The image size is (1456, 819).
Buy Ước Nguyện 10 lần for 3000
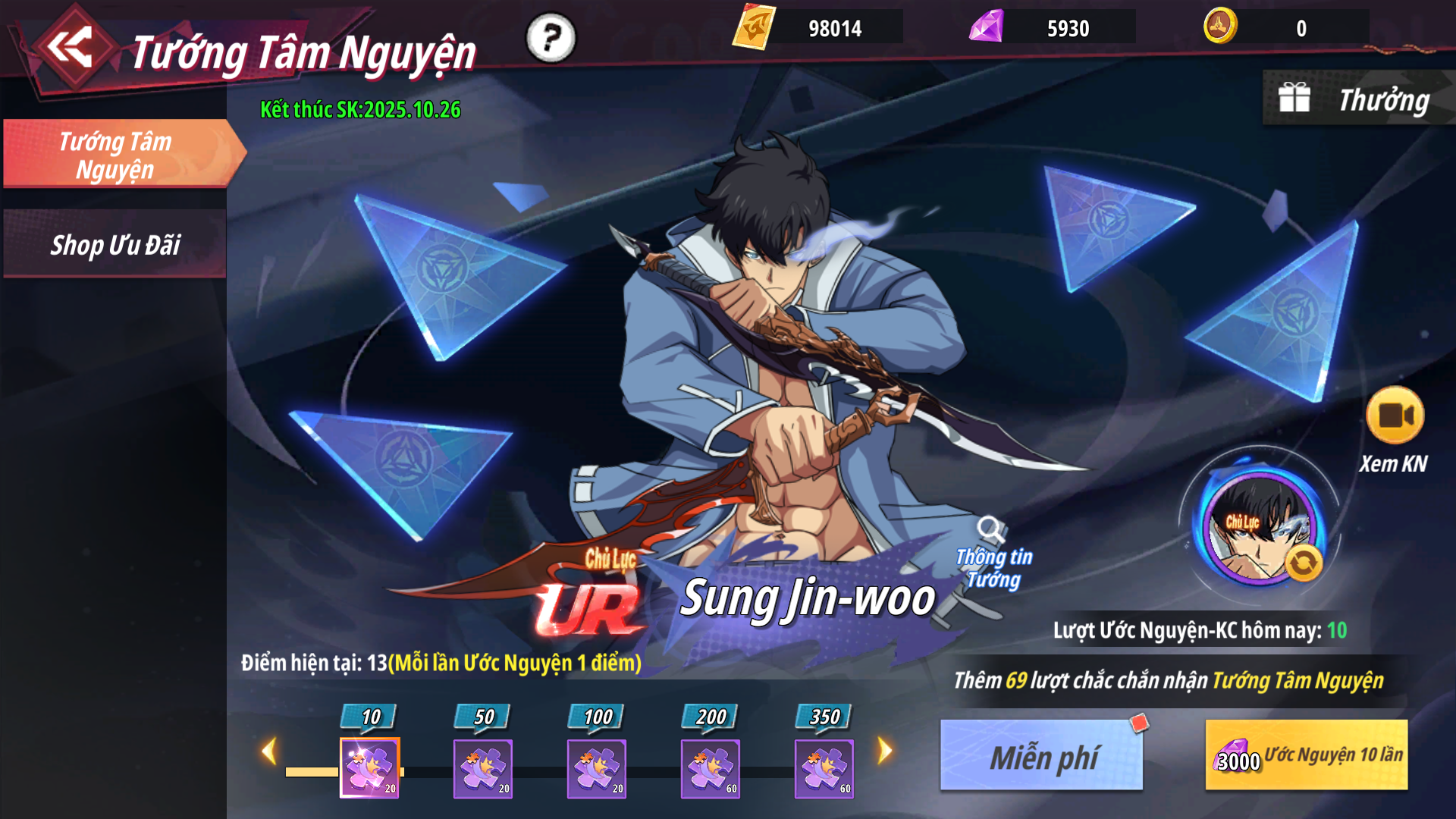(x=1306, y=756)
